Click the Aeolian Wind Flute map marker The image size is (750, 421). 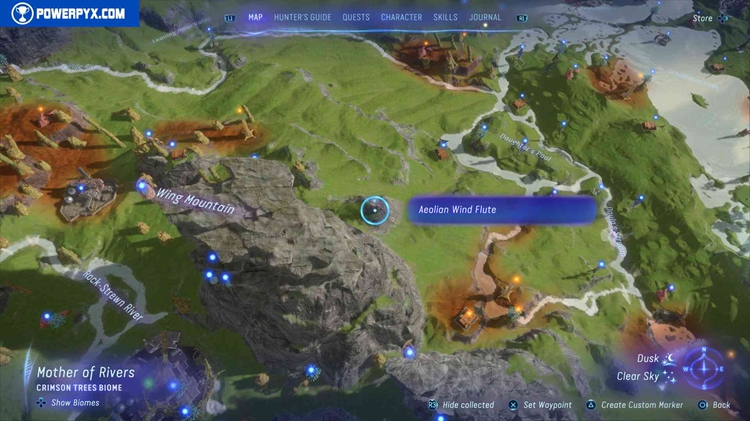[x=374, y=210]
